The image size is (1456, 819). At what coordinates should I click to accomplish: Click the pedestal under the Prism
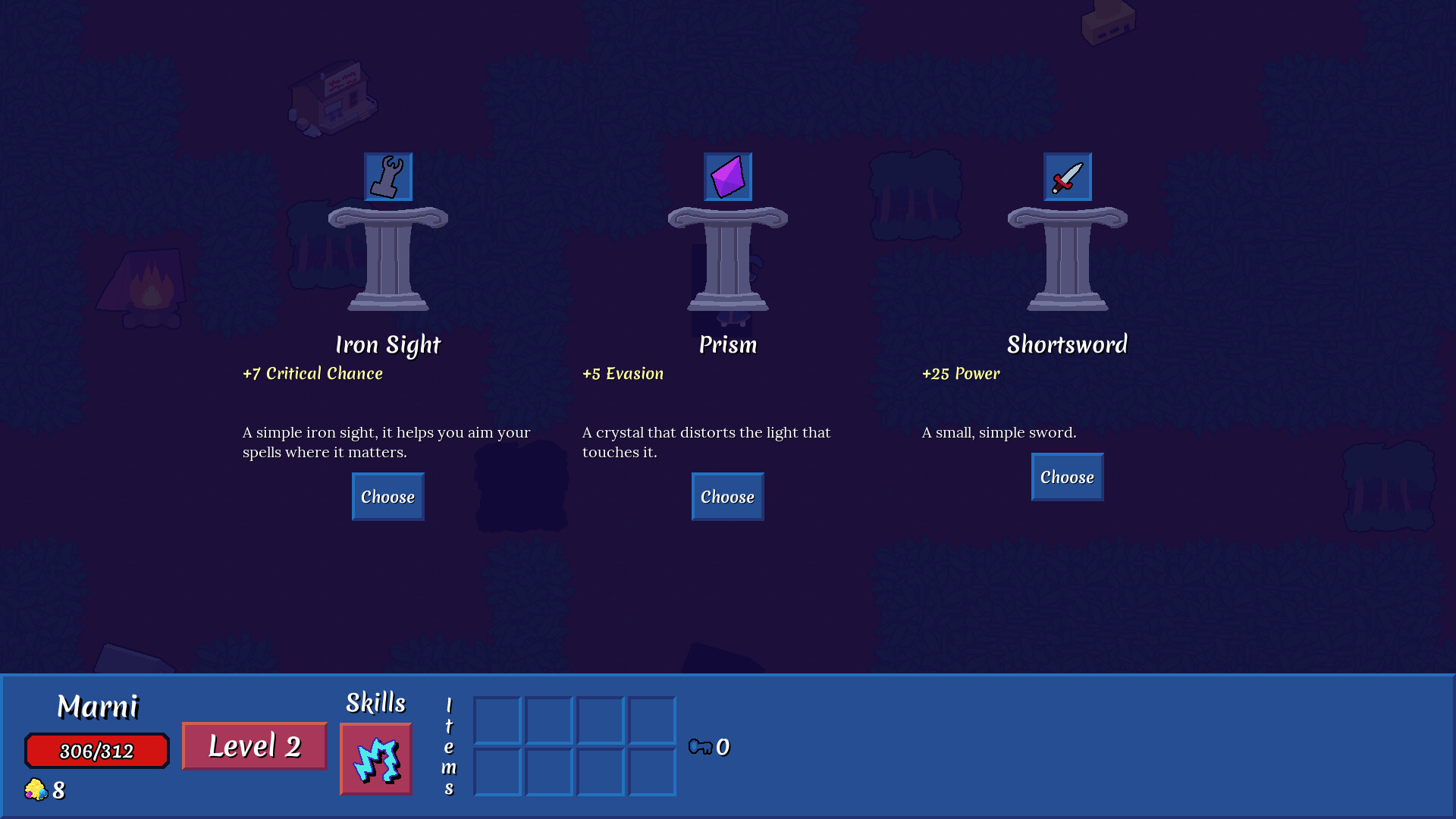click(726, 258)
